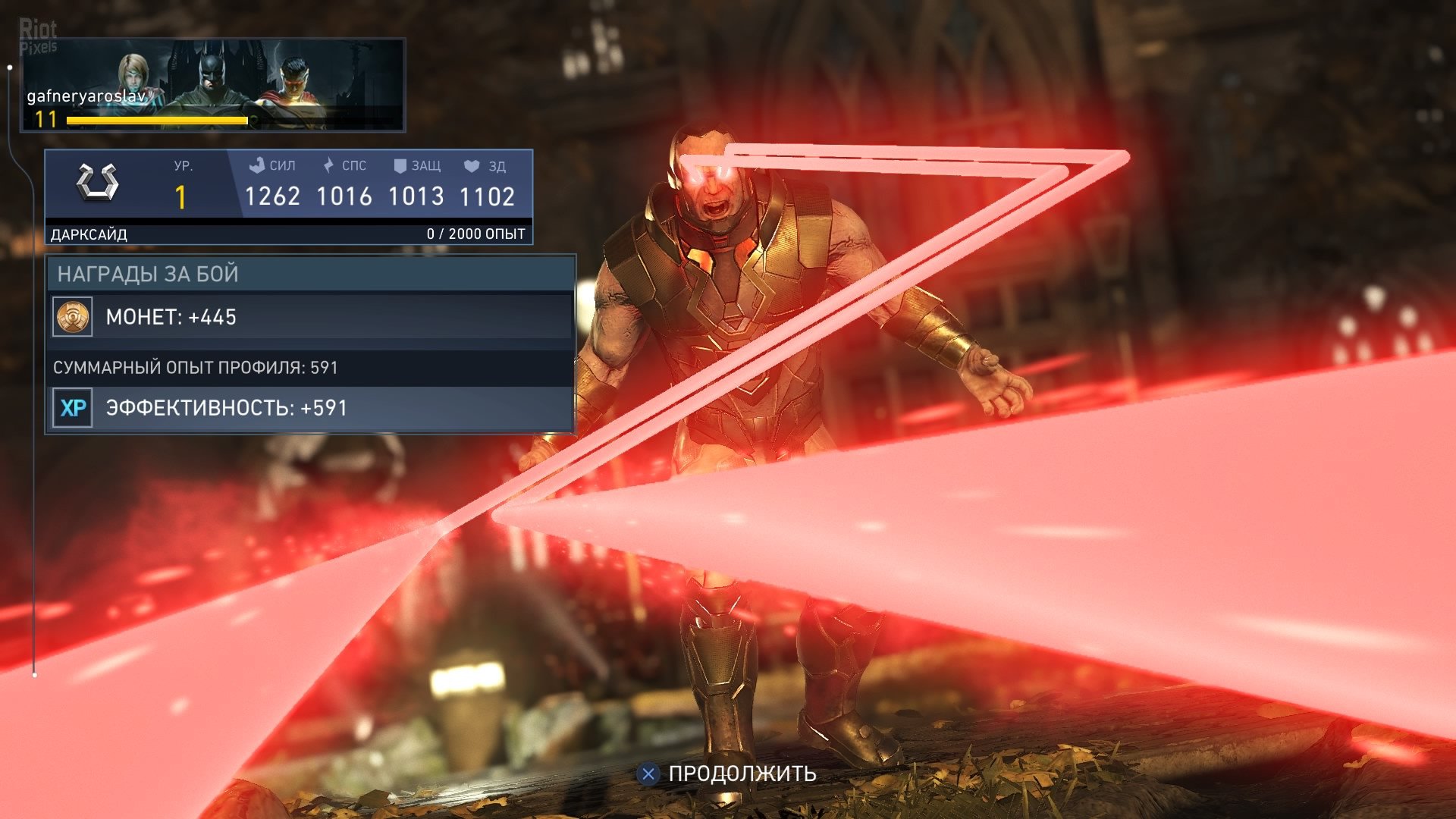Image resolution: width=1456 pixels, height=819 pixels.
Task: Select the Darkseid character stats panel
Action: point(289,196)
